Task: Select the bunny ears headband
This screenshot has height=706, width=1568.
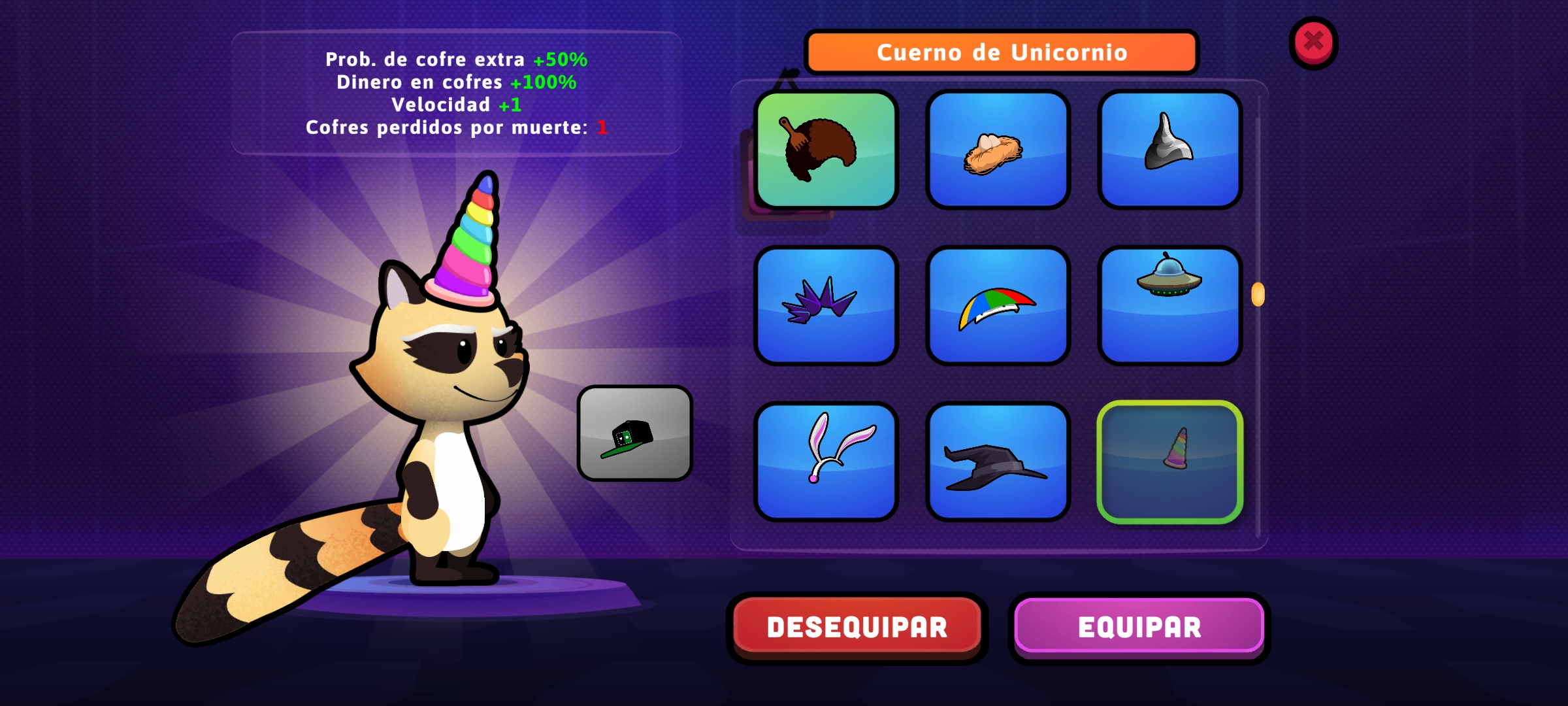Action: click(x=826, y=462)
